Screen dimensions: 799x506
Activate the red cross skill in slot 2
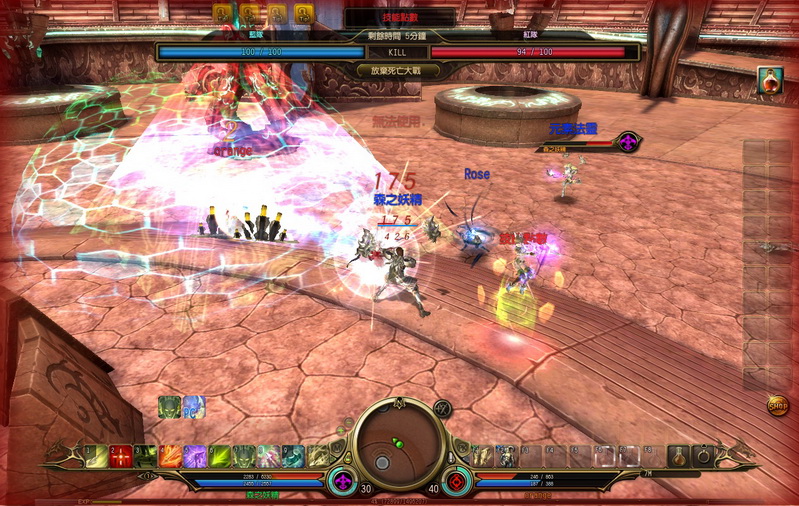pyautogui.click(x=121, y=456)
